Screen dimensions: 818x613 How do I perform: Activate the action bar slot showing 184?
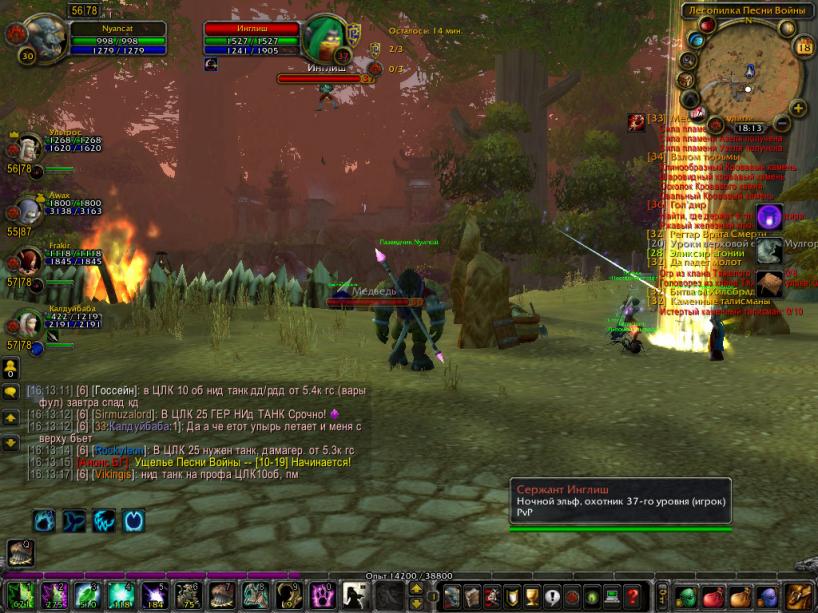pos(155,596)
